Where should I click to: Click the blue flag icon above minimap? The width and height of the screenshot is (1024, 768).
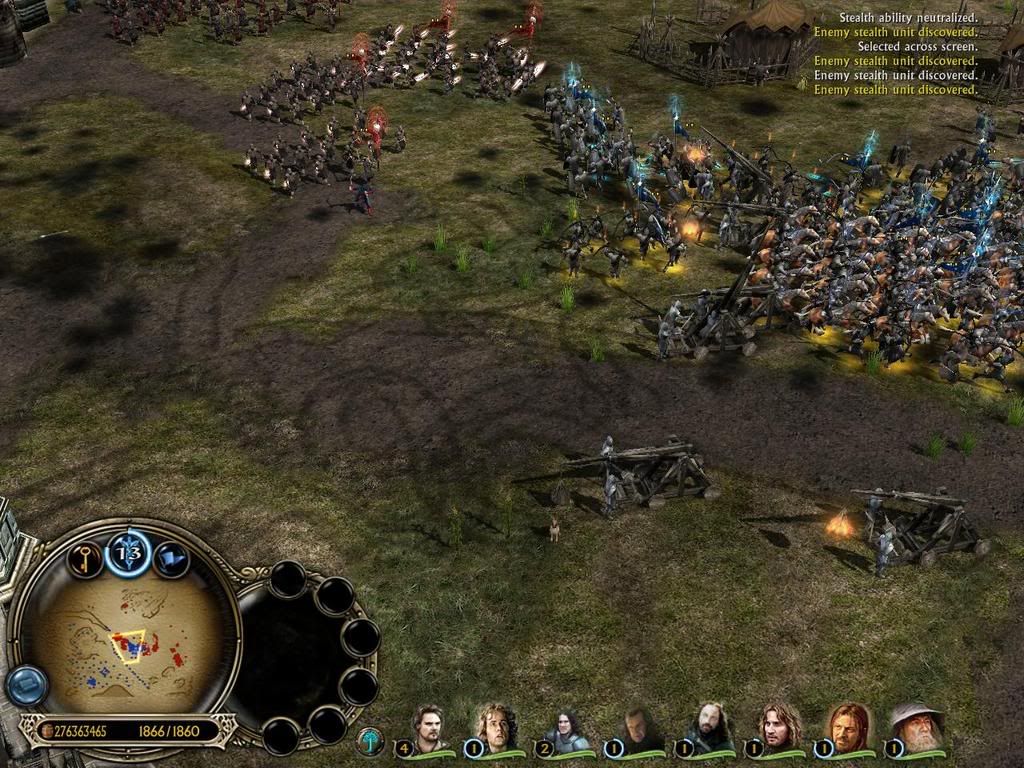(x=171, y=558)
